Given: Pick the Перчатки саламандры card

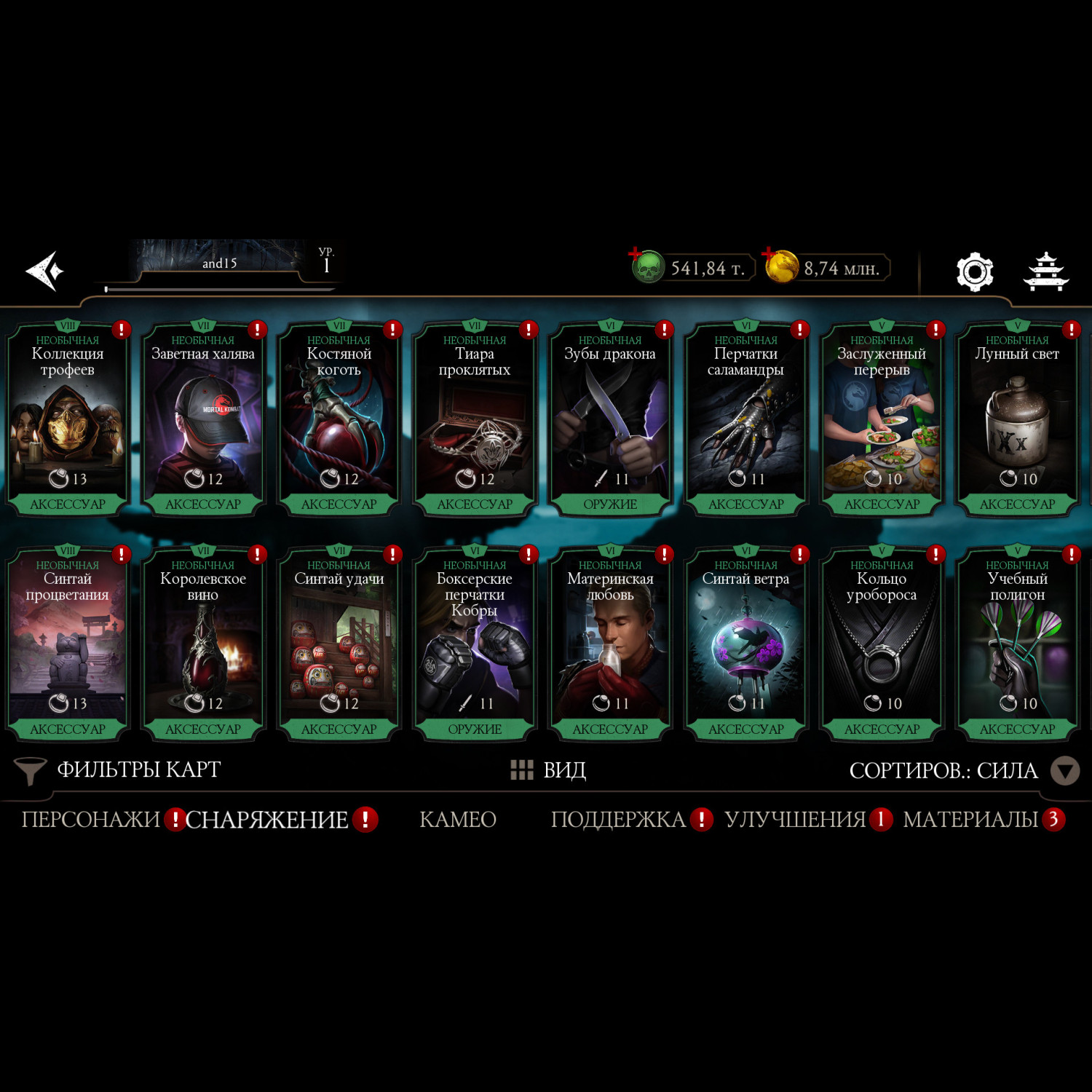Looking at the screenshot, I should point(745,419).
